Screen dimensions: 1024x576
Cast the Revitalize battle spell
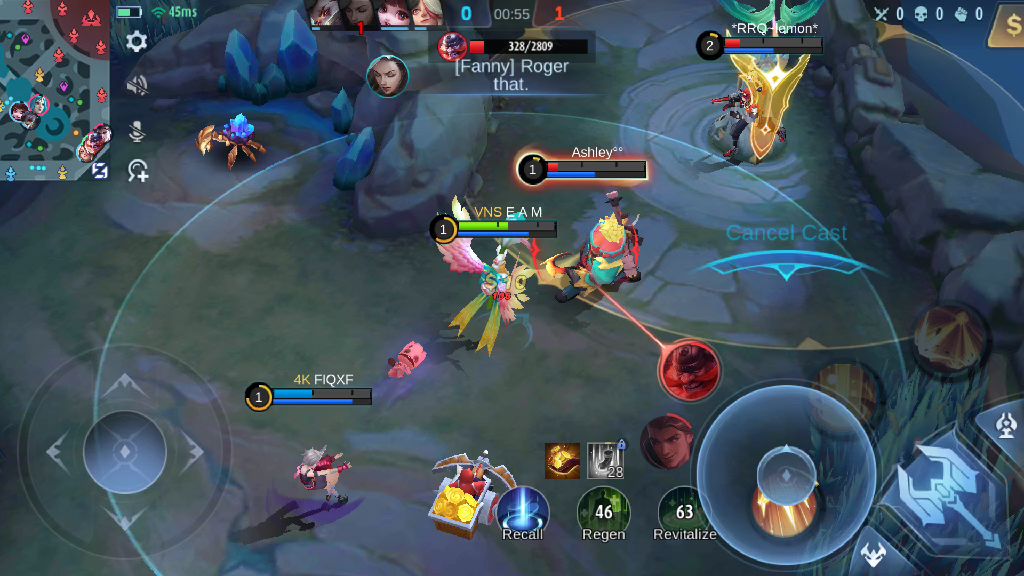(684, 511)
